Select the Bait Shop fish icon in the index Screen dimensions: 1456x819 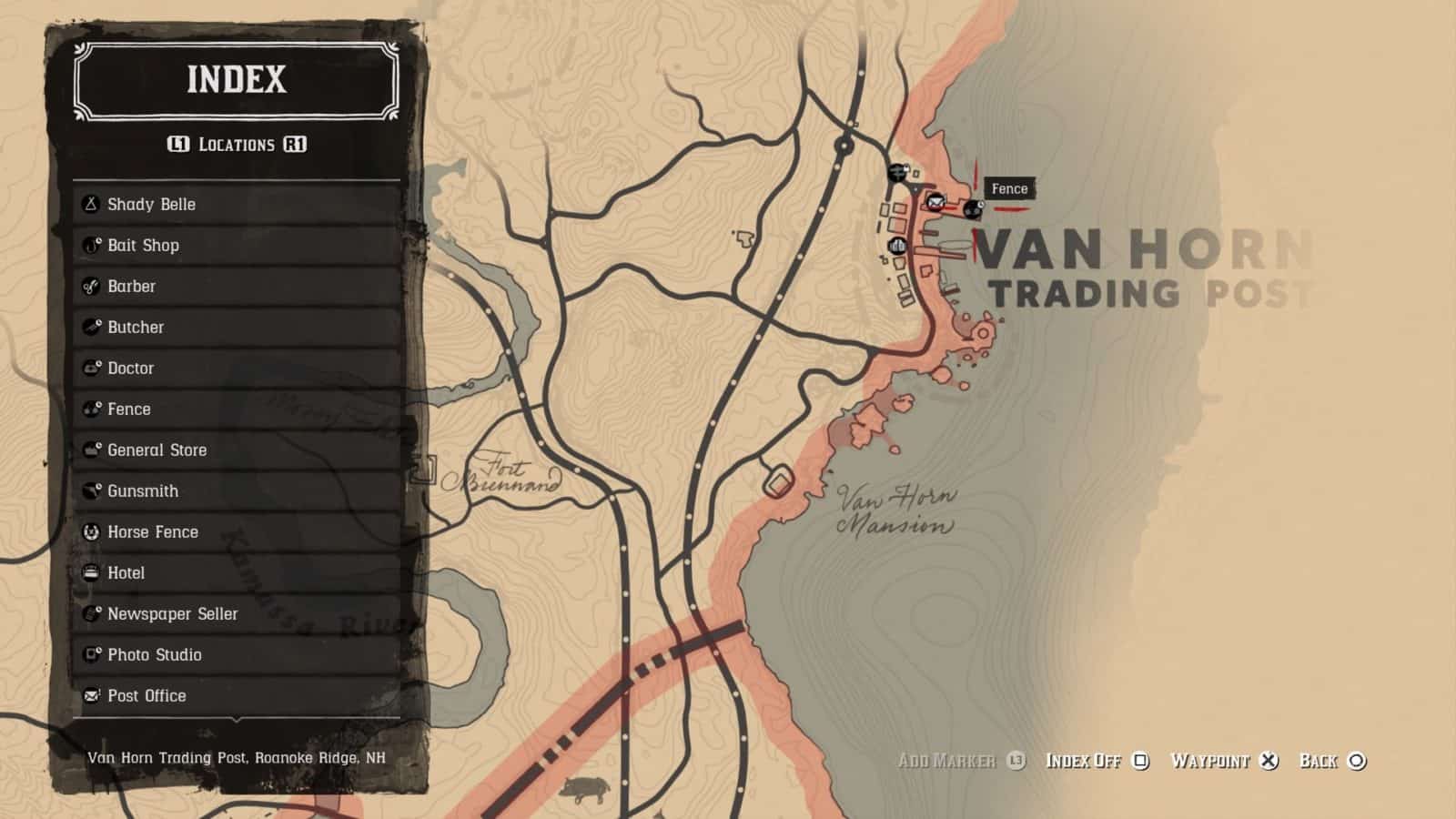[90, 245]
